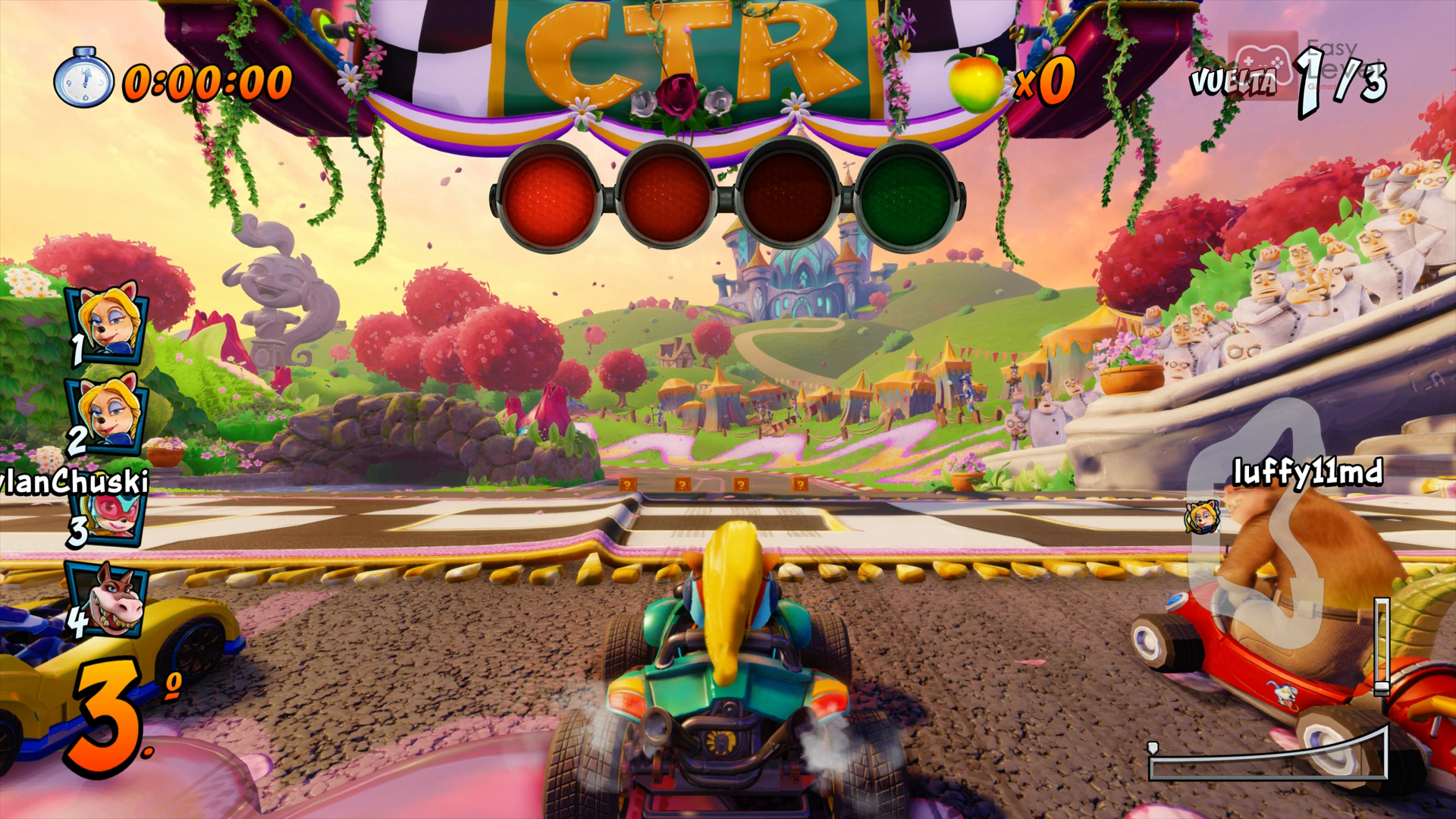
Task: Click the player head marker on minimap
Action: (x=1203, y=517)
